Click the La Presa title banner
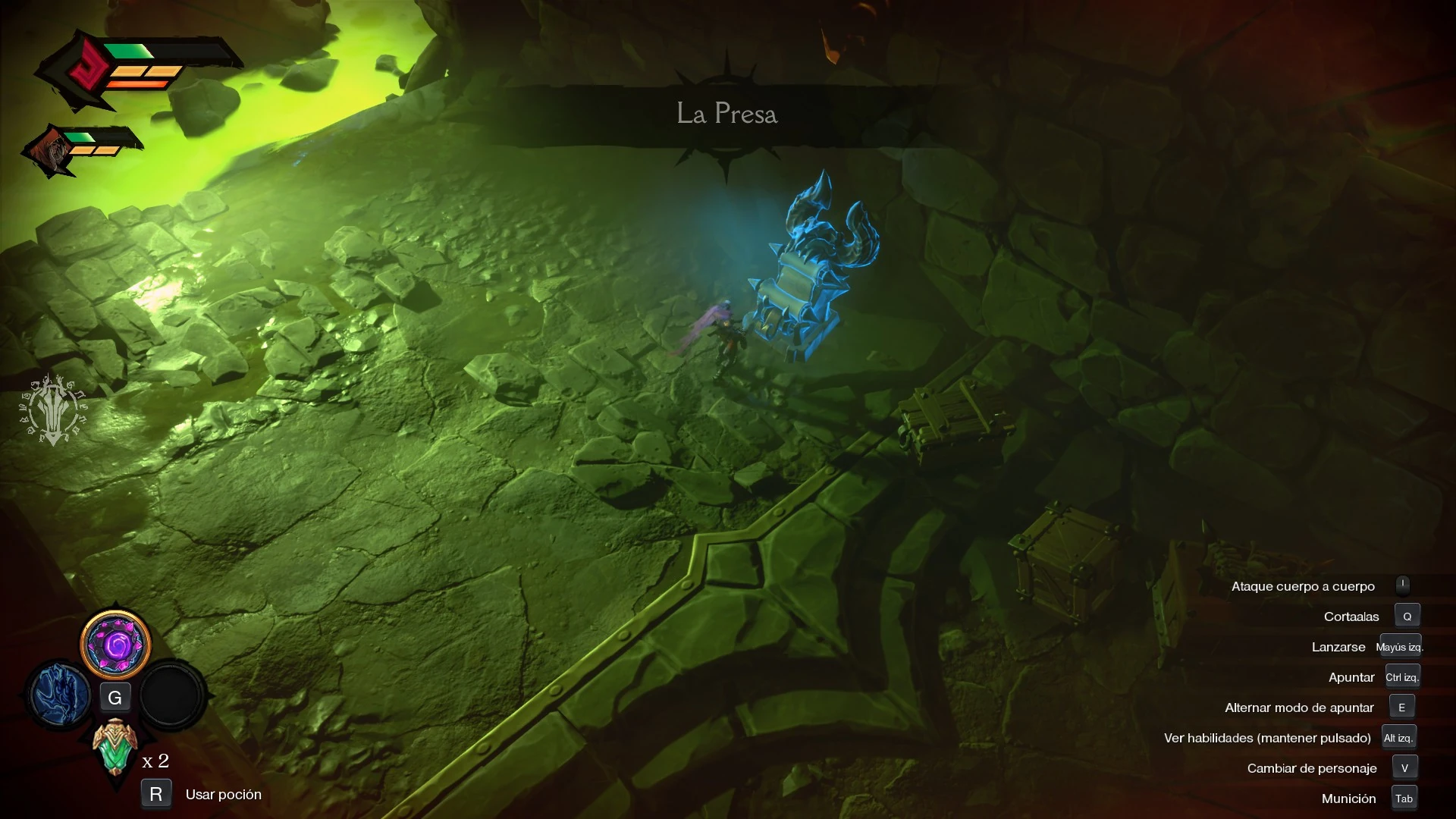 [728, 114]
